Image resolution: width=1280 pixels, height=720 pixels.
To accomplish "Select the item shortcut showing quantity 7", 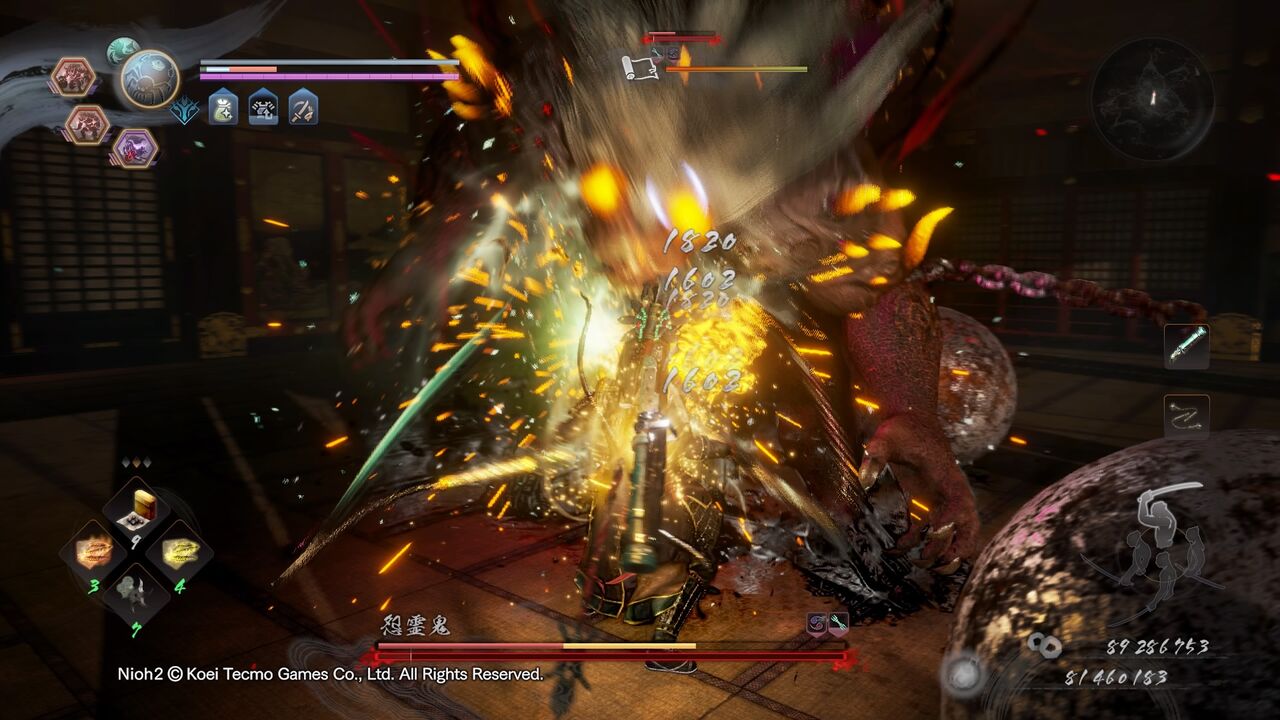I will [135, 592].
